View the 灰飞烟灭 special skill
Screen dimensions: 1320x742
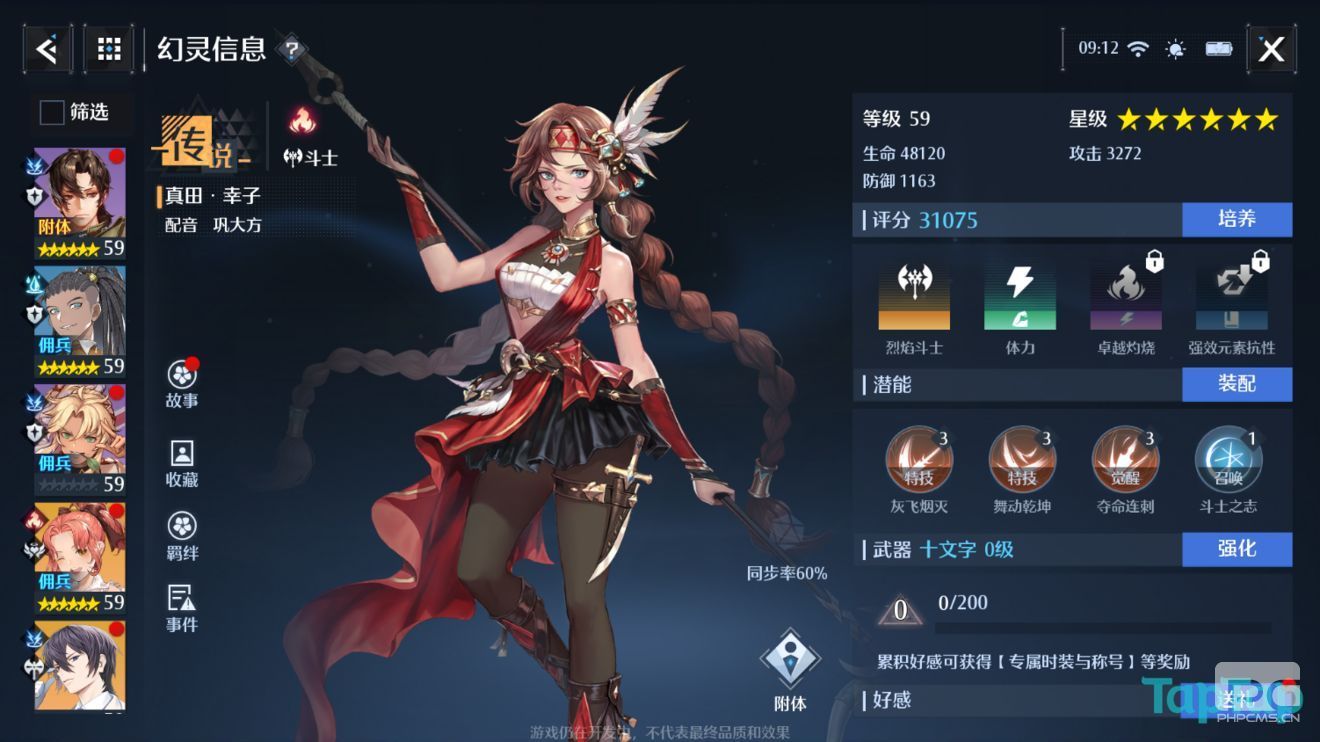pos(918,459)
